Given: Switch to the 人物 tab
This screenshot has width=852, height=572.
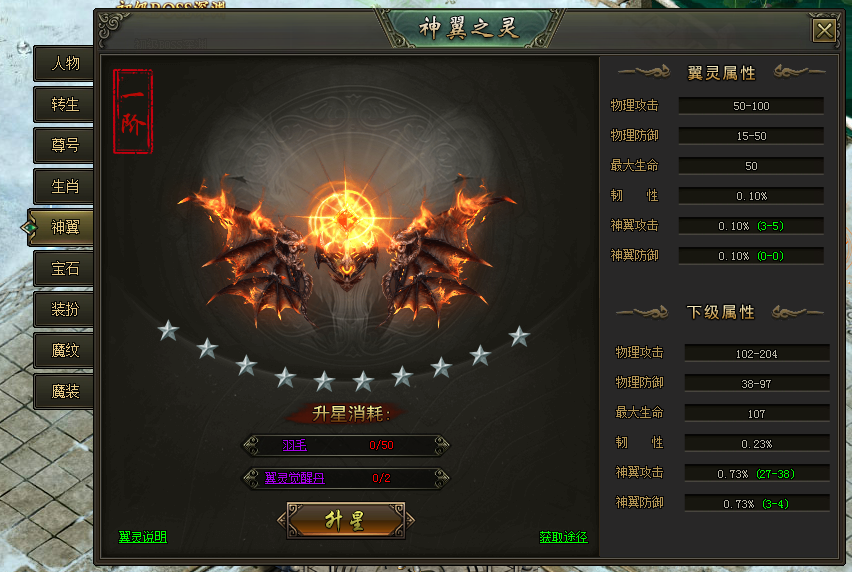Looking at the screenshot, I should 65,63.
